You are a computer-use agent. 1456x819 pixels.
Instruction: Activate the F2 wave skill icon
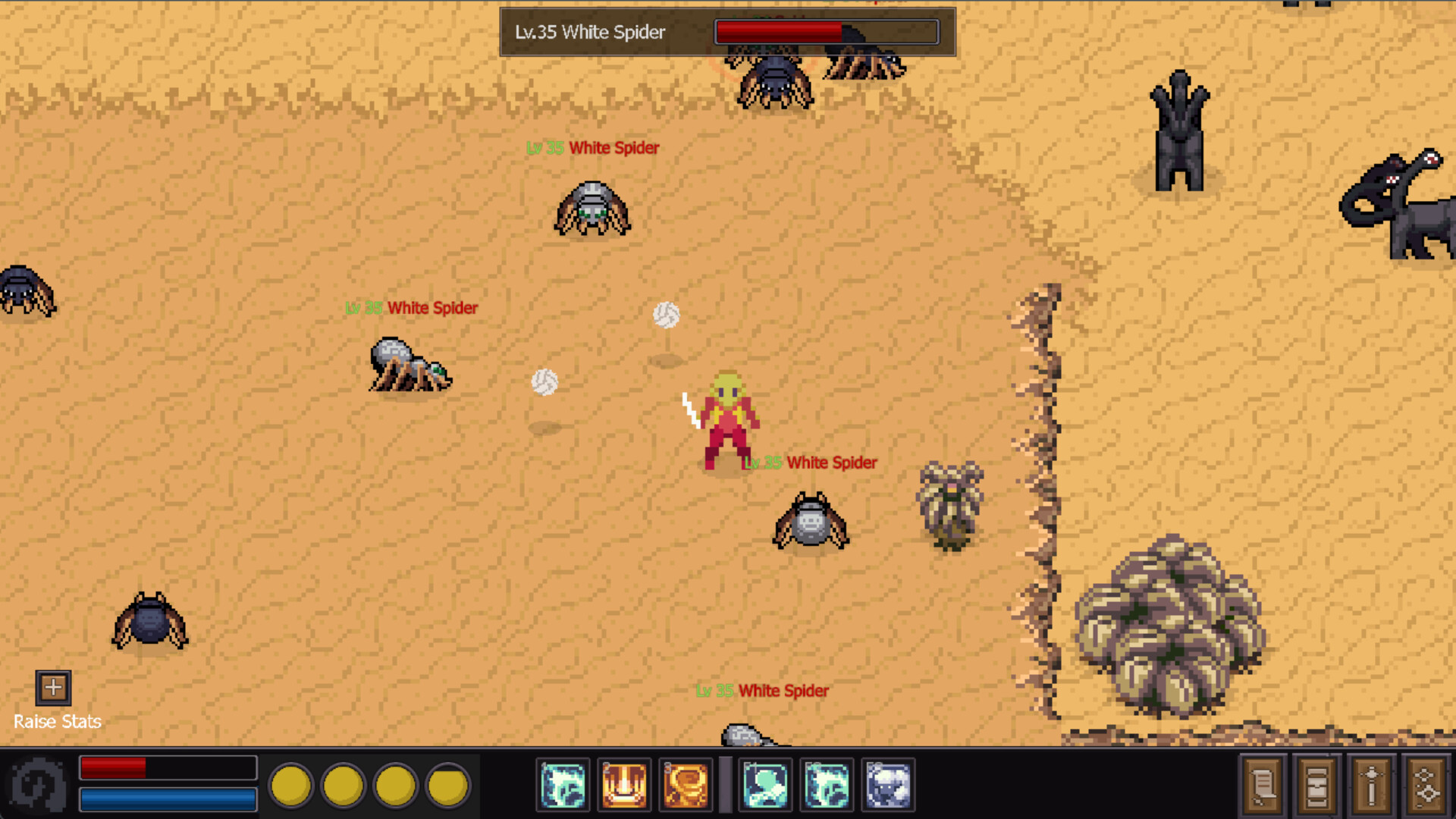coord(826,785)
